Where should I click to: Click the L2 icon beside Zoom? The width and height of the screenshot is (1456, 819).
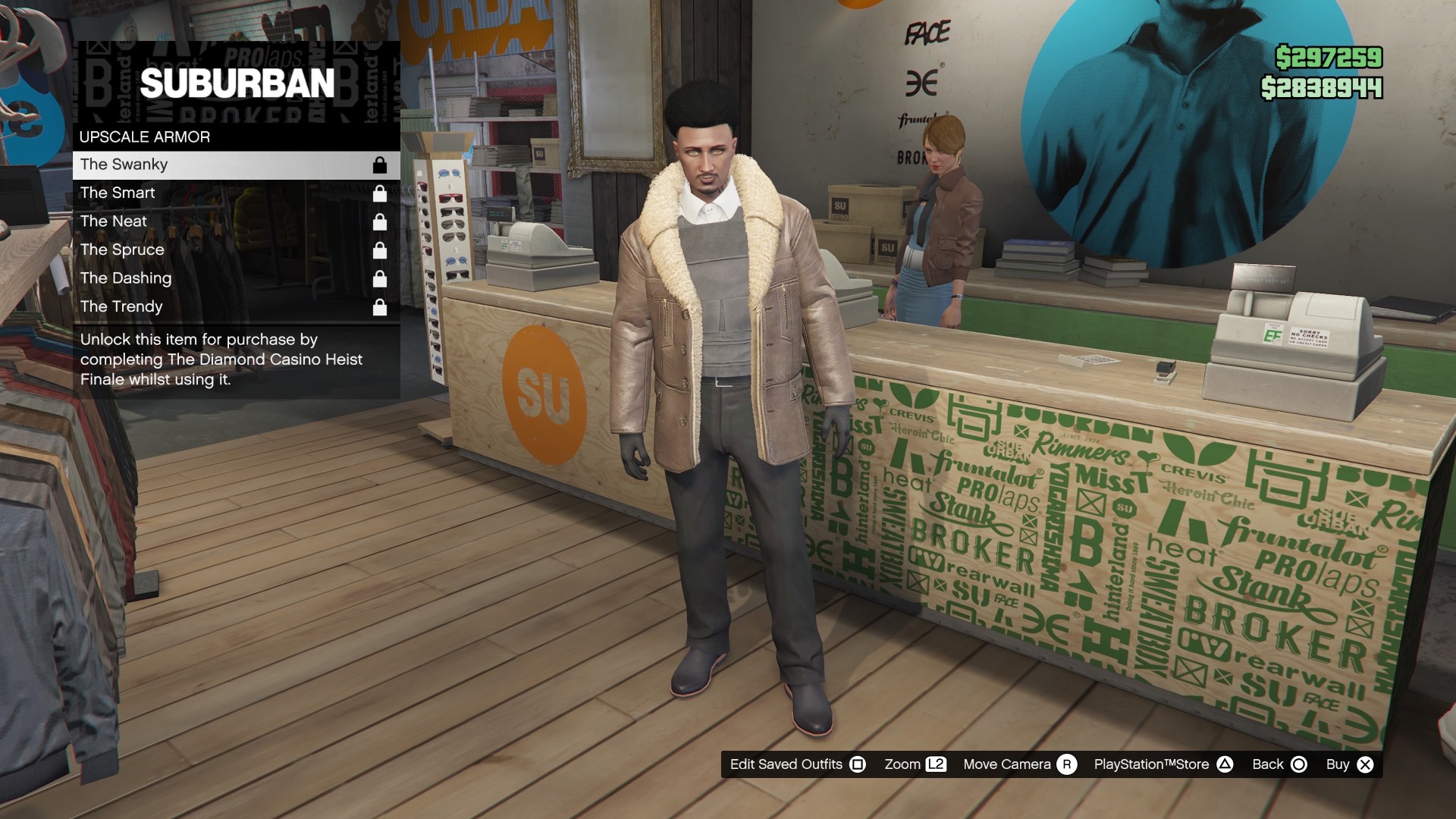click(937, 764)
